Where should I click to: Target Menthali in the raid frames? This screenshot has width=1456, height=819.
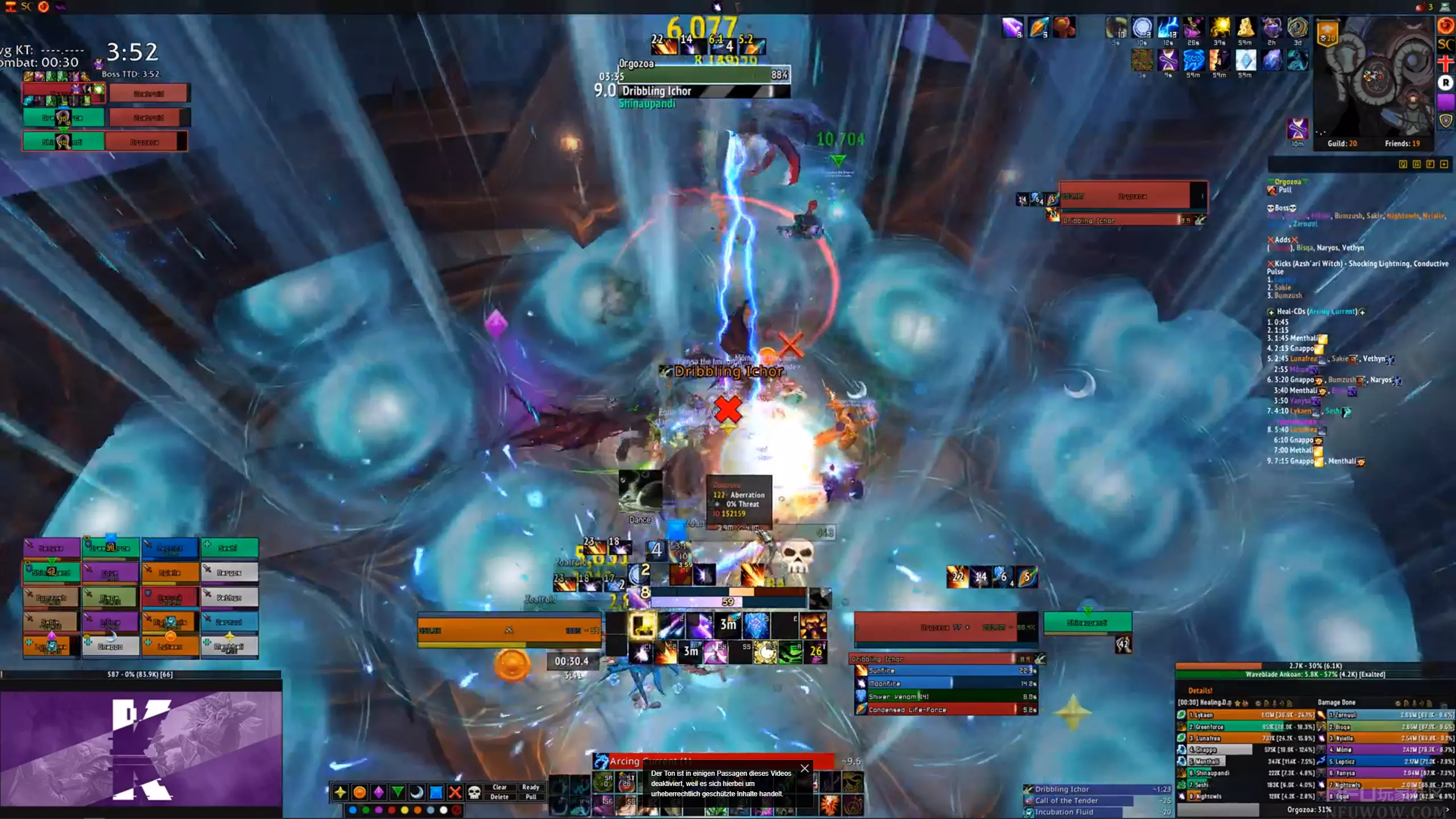tap(229, 647)
